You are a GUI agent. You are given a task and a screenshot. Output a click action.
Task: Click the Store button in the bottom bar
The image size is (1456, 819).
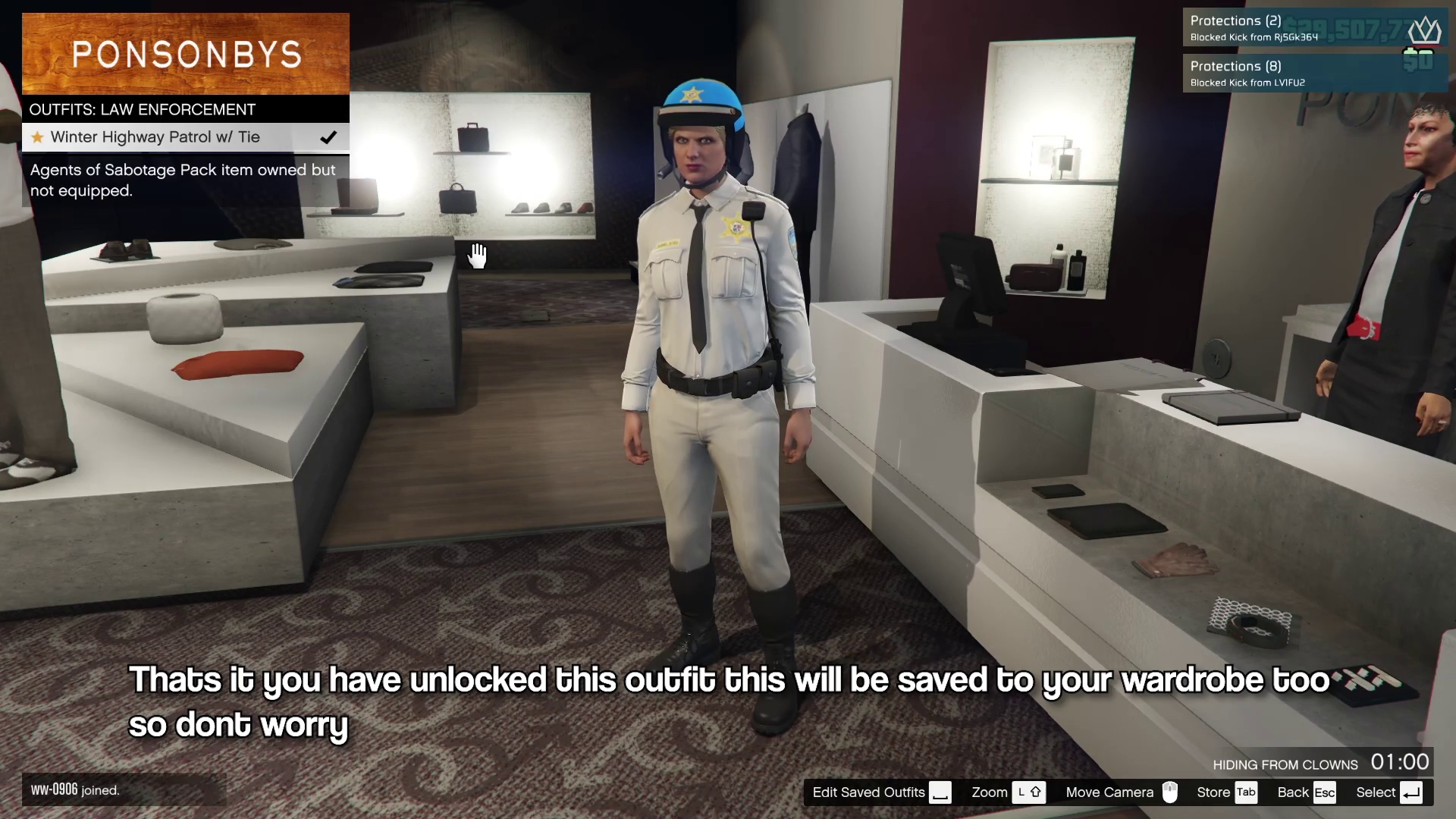coord(1225,792)
